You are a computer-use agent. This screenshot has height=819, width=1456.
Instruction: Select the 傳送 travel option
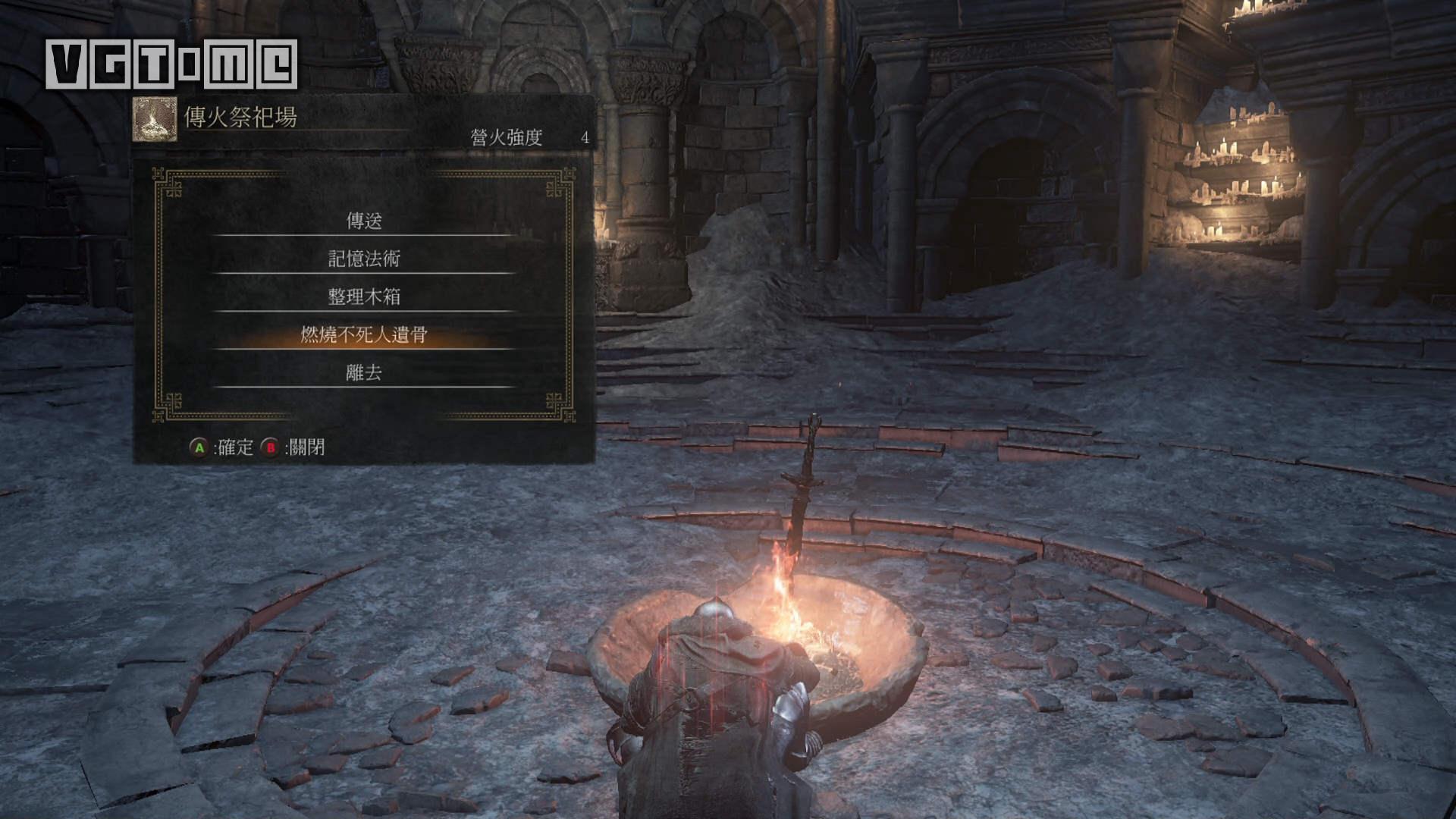[x=364, y=221]
